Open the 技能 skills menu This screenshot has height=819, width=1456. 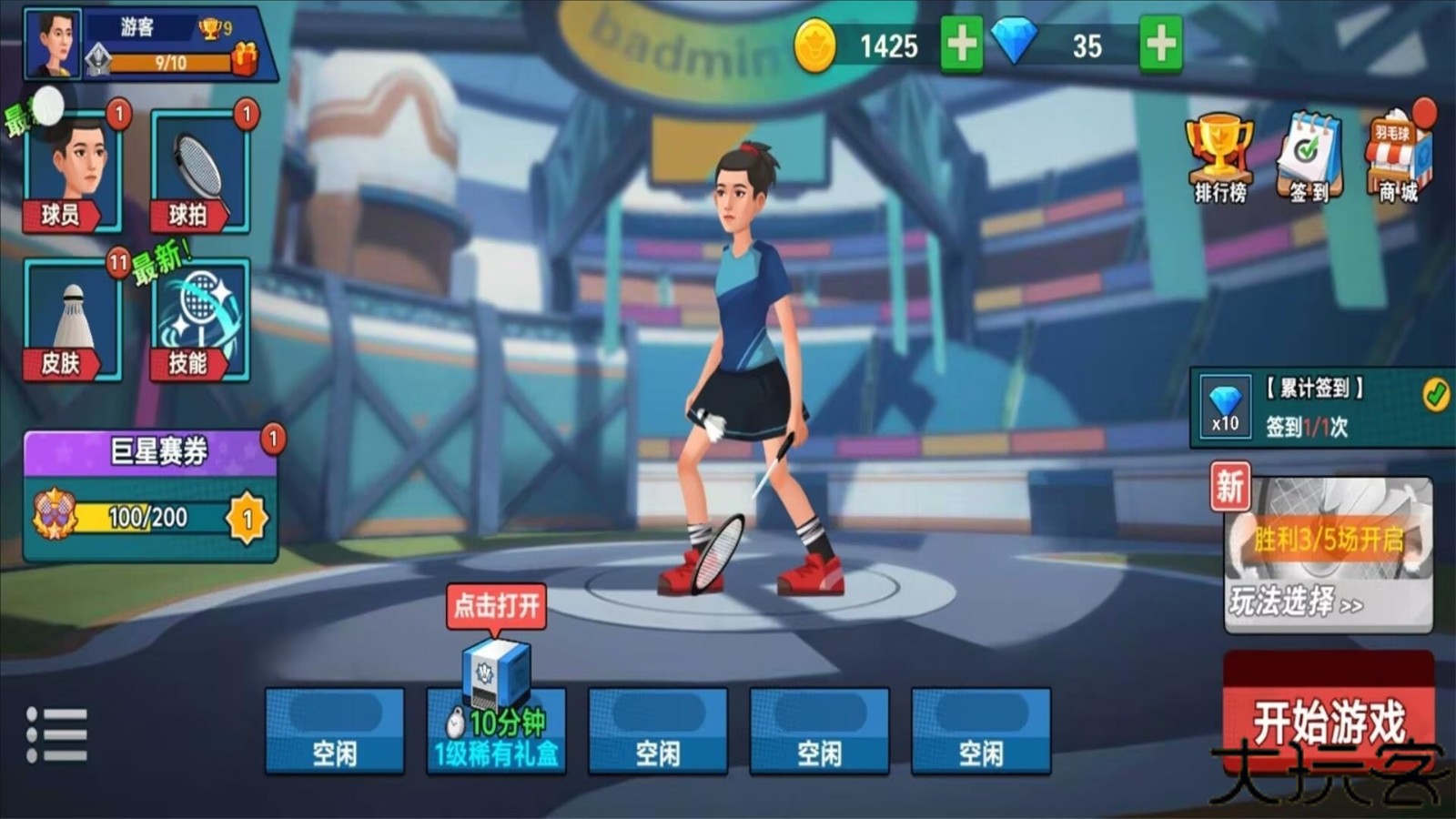[200, 320]
